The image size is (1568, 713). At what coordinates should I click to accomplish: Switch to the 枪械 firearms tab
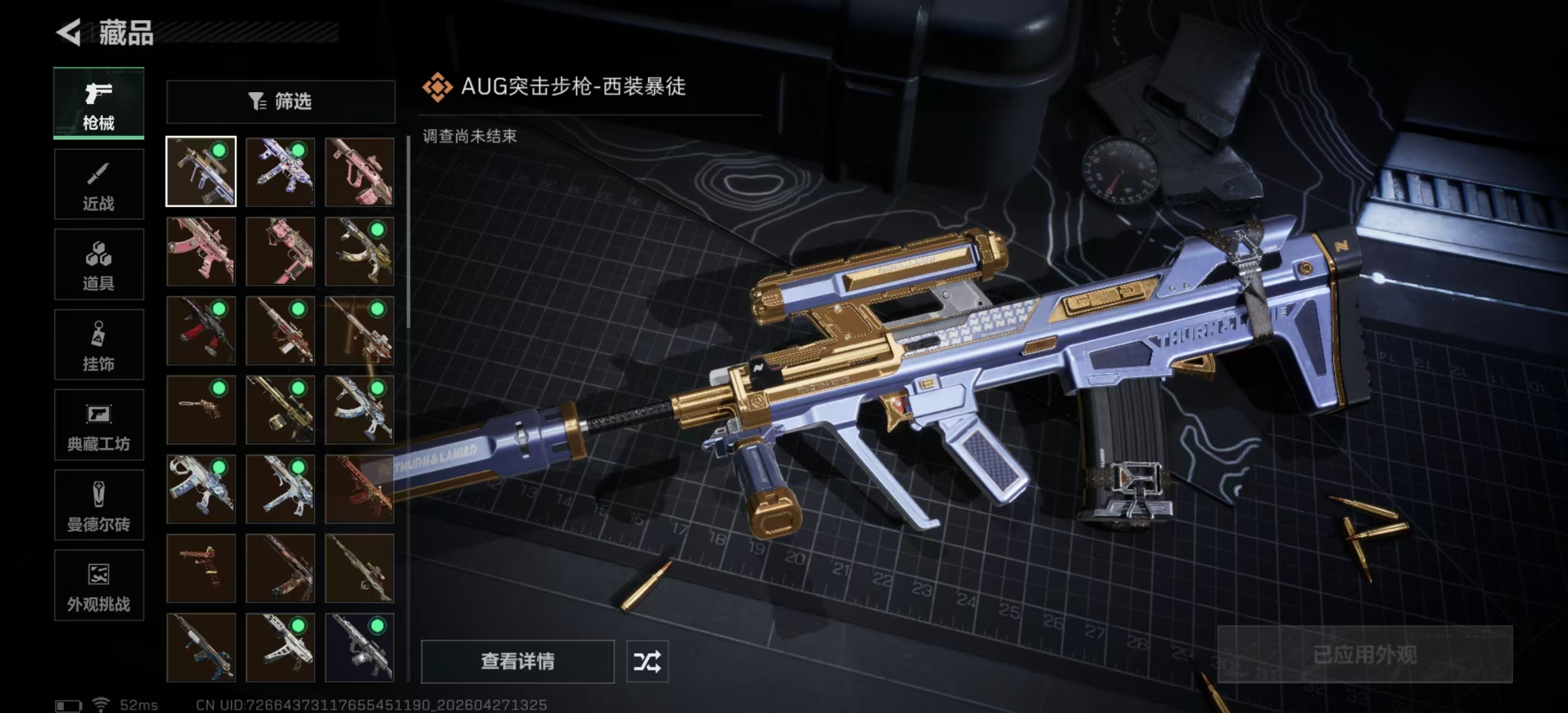click(99, 104)
